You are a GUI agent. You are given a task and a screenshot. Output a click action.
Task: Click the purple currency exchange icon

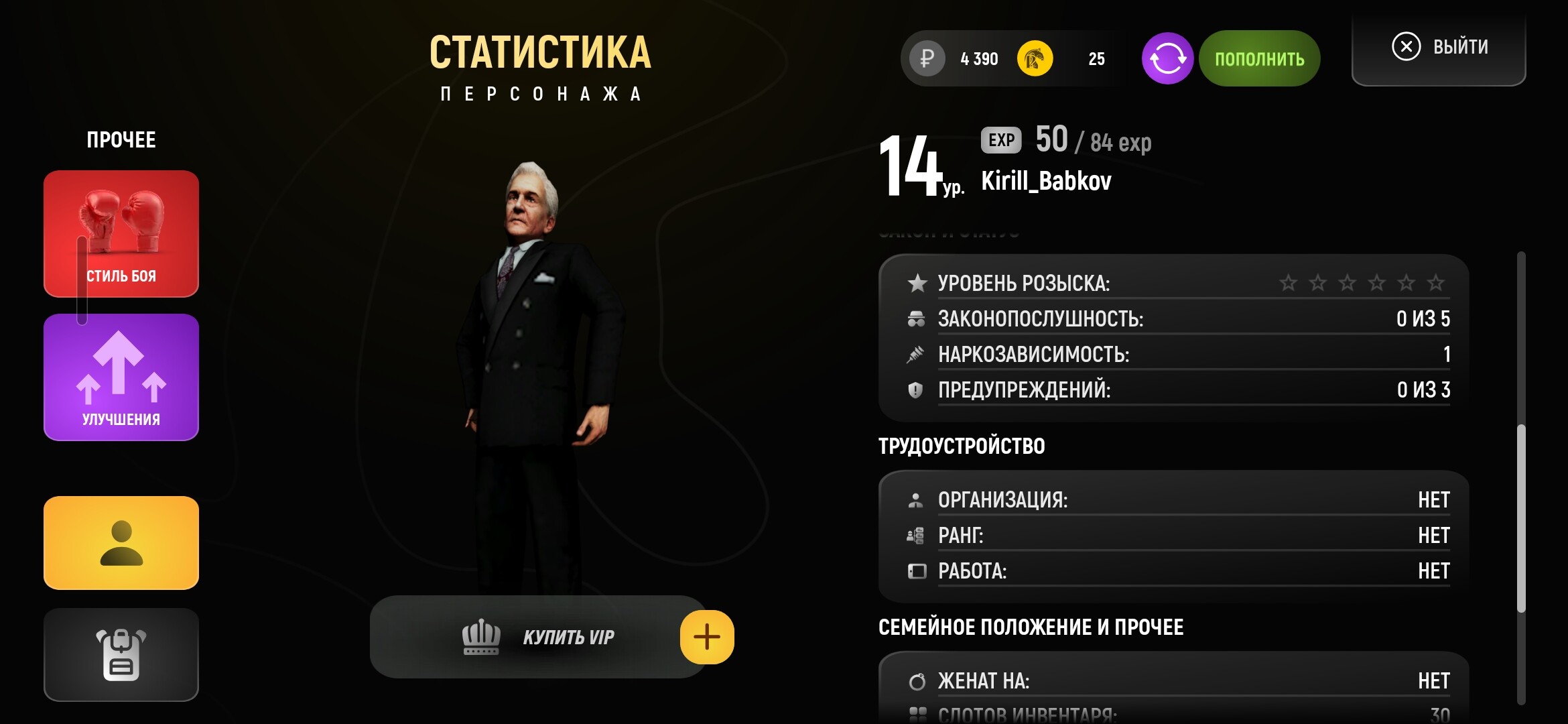[1167, 58]
